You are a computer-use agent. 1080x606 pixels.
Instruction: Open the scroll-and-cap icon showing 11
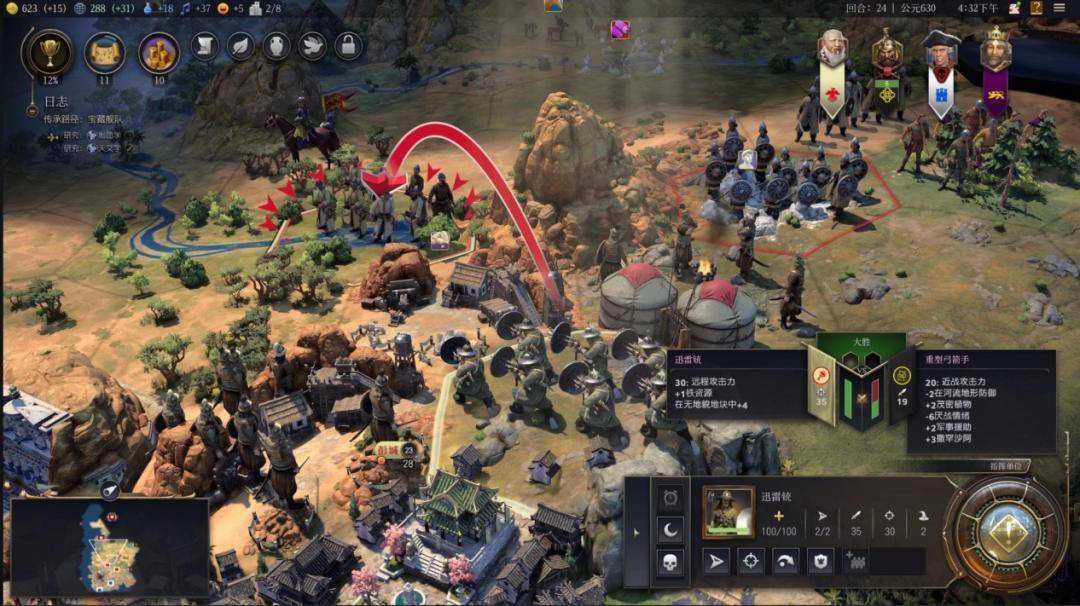click(x=104, y=52)
